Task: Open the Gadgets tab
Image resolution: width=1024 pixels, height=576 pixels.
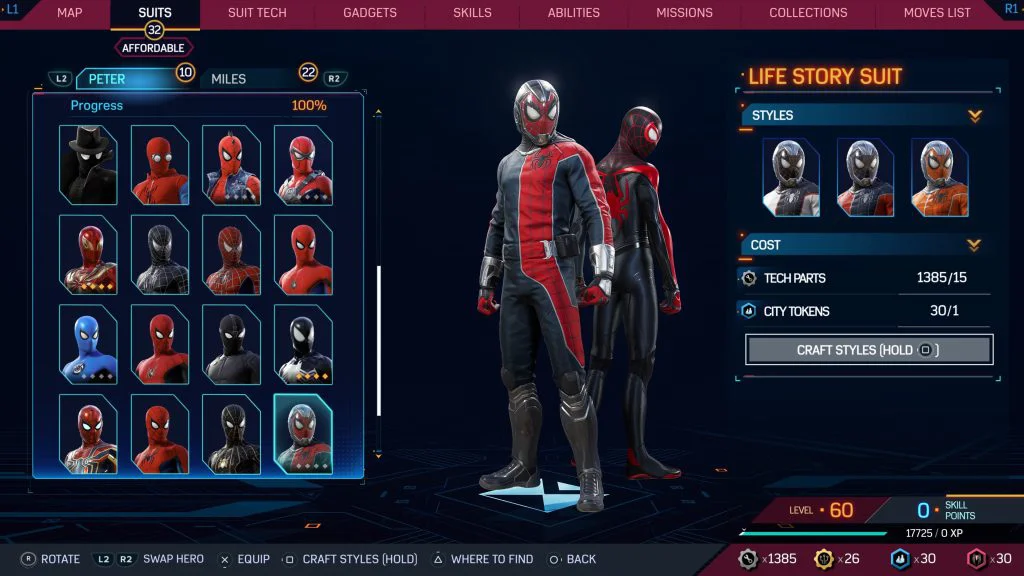Action: tap(369, 13)
